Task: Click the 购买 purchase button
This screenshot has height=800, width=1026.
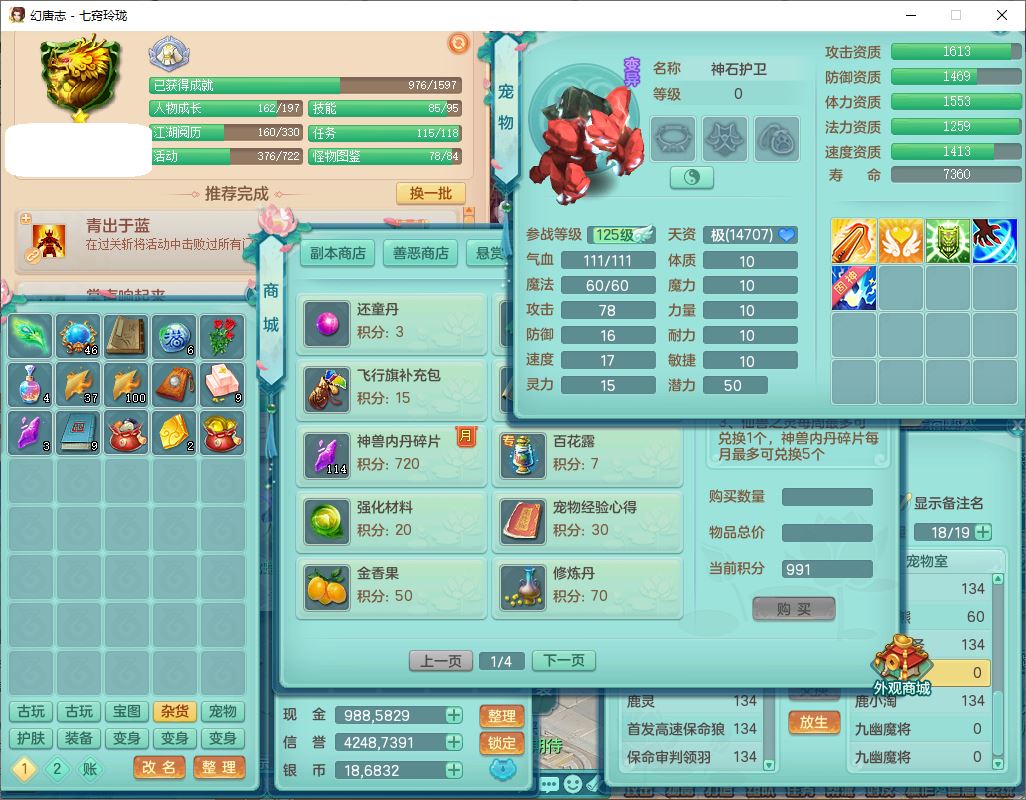Action: pyautogui.click(x=793, y=609)
